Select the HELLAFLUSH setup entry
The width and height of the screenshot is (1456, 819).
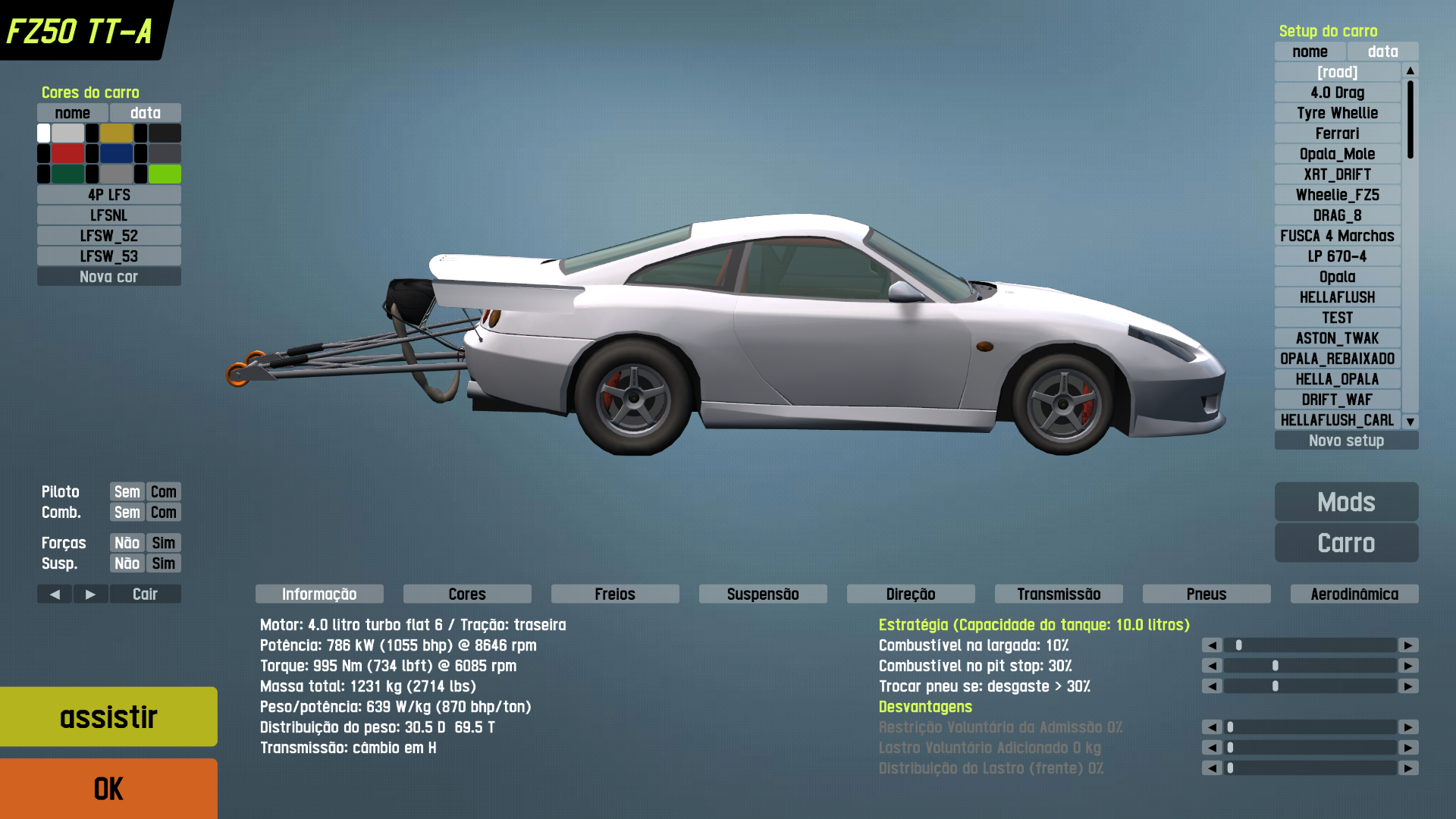point(1338,297)
